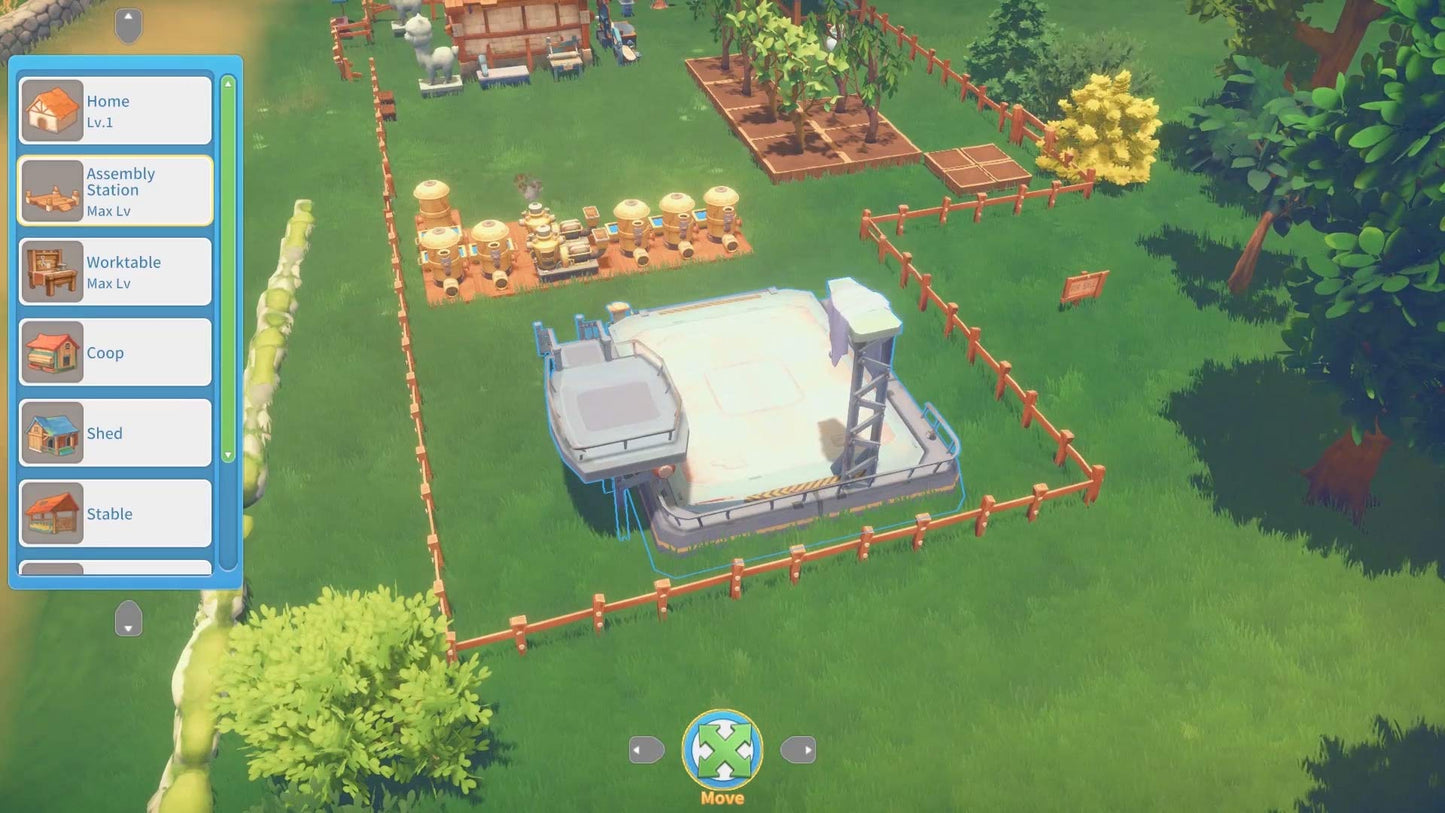Click the Coop building icon
Viewport: 1445px width, 813px height.
[52, 352]
